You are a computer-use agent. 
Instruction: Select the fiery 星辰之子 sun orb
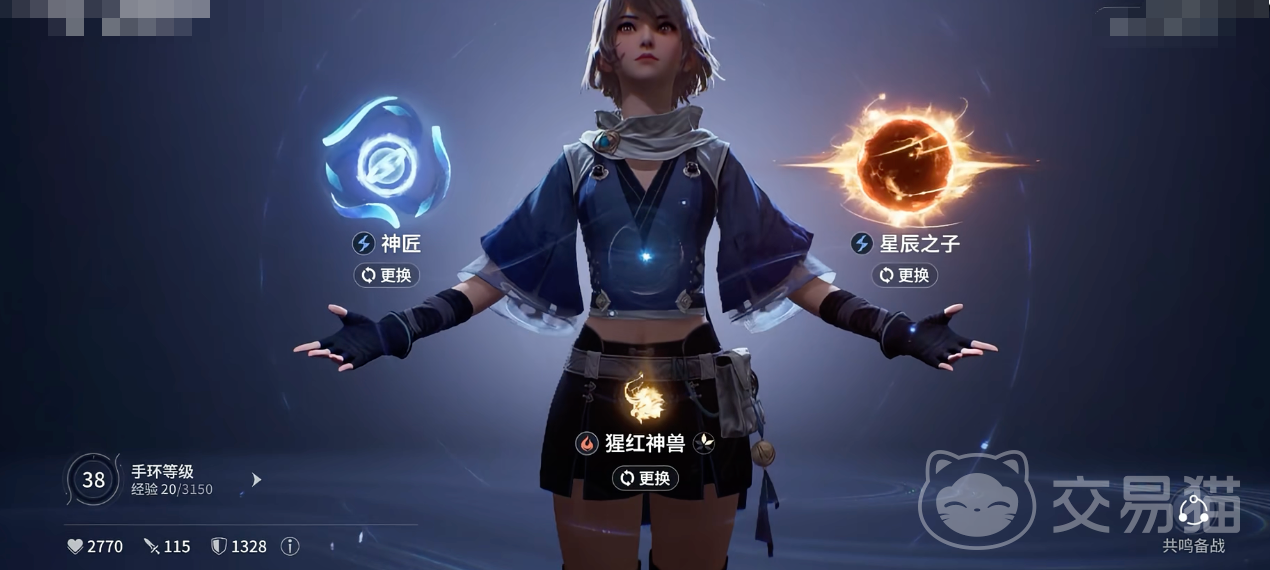click(x=905, y=160)
